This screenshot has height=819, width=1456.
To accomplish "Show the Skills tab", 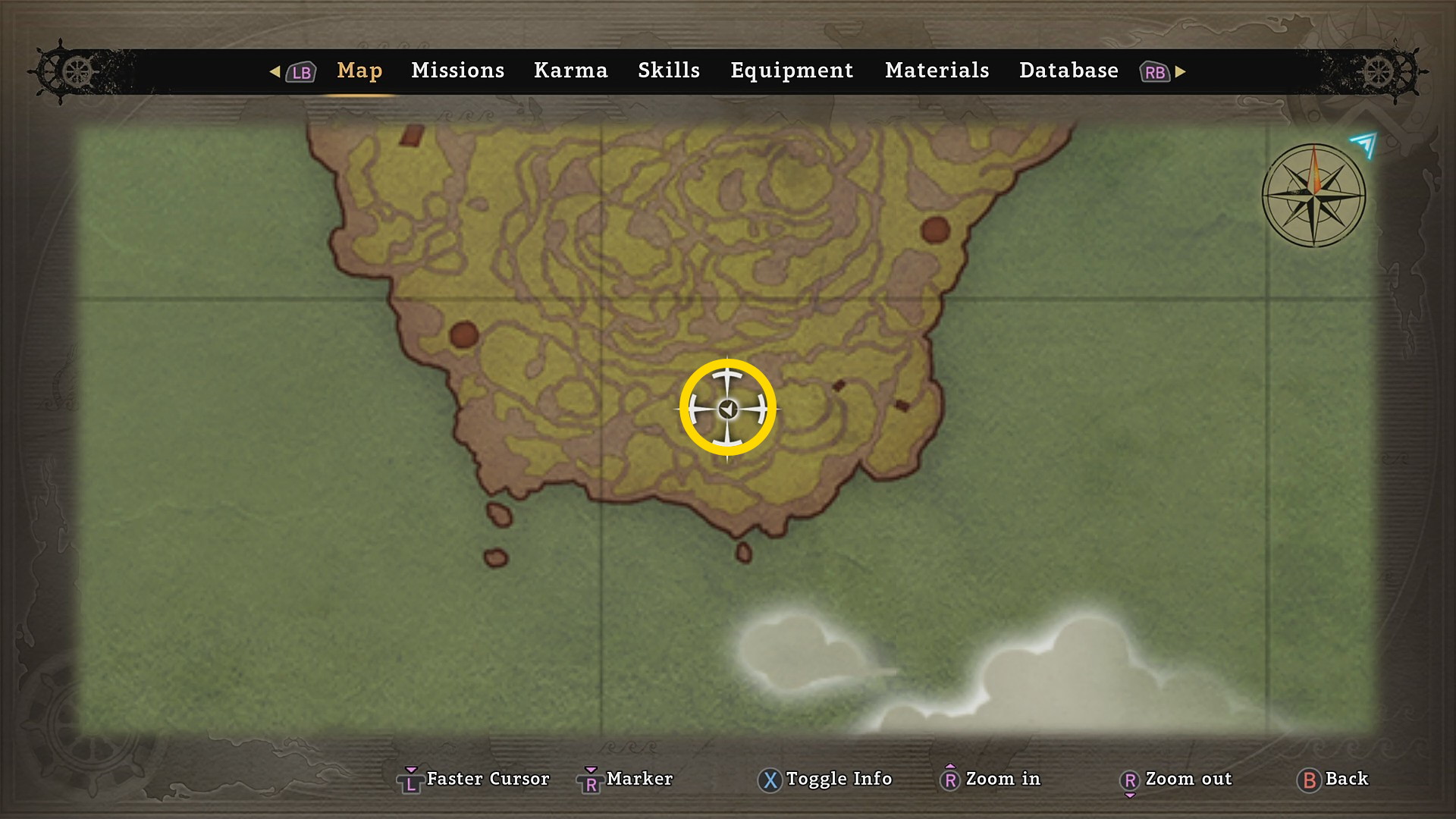I will pyautogui.click(x=668, y=71).
